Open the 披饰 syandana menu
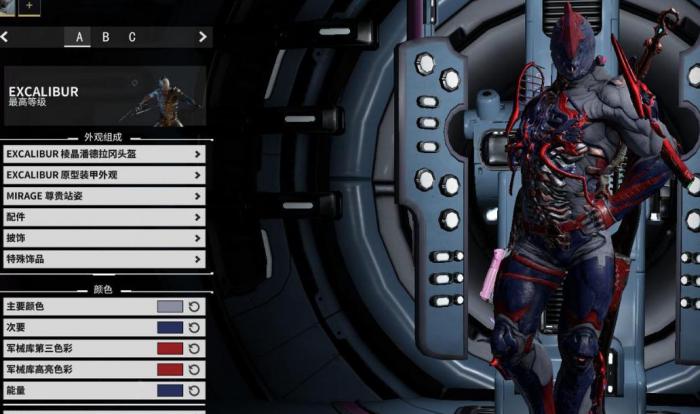This screenshot has width=700, height=414. click(x=105, y=238)
